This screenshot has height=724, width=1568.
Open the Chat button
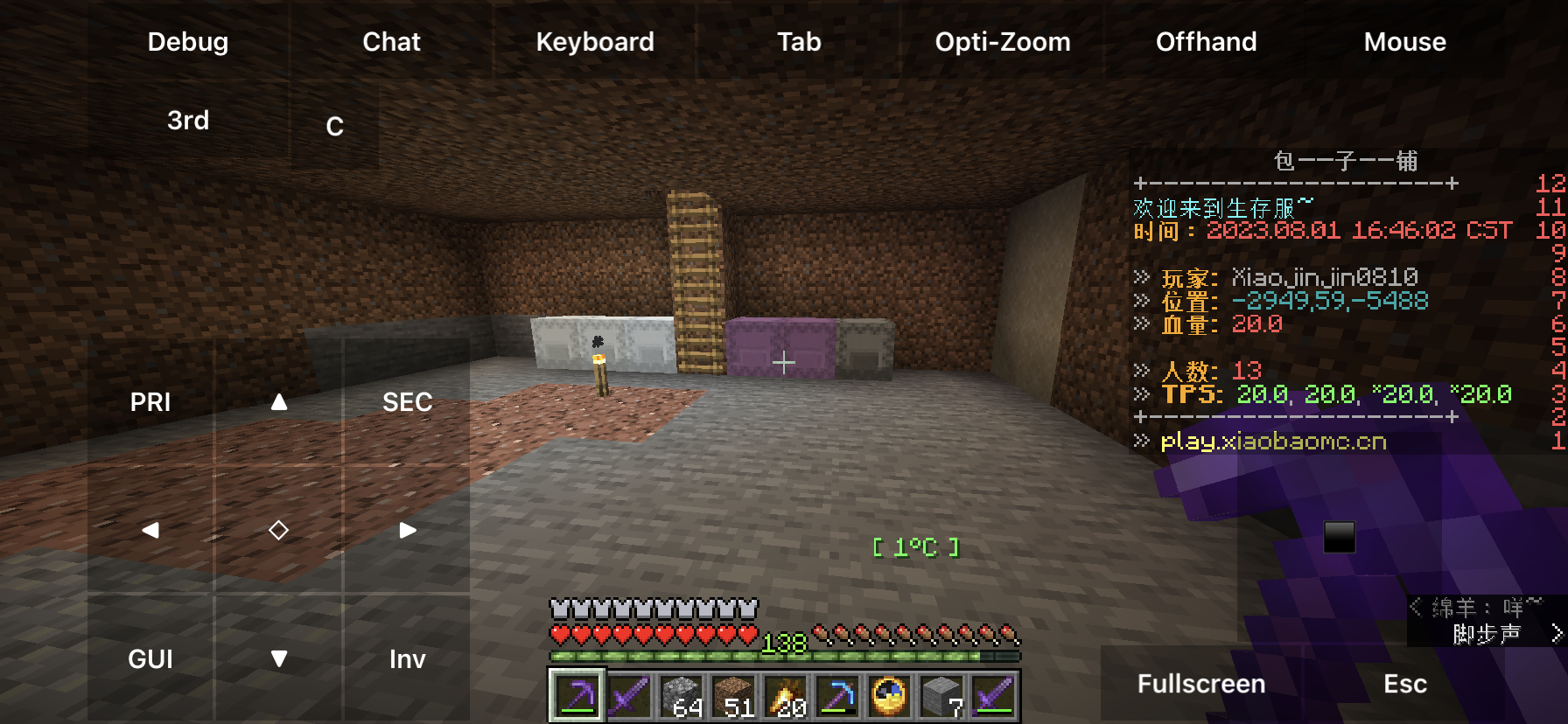tap(391, 42)
